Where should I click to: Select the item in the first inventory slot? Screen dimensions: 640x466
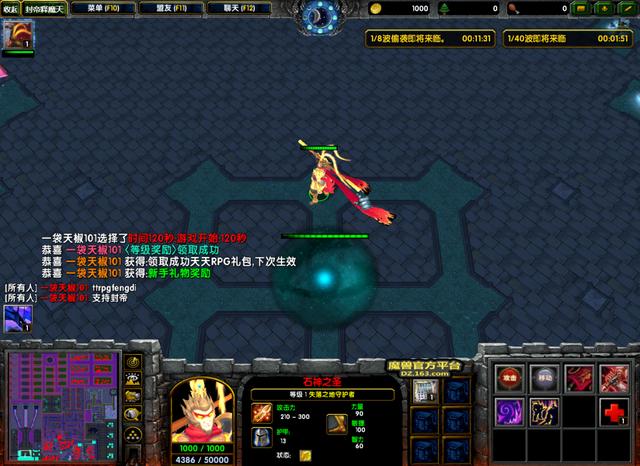pos(423,390)
